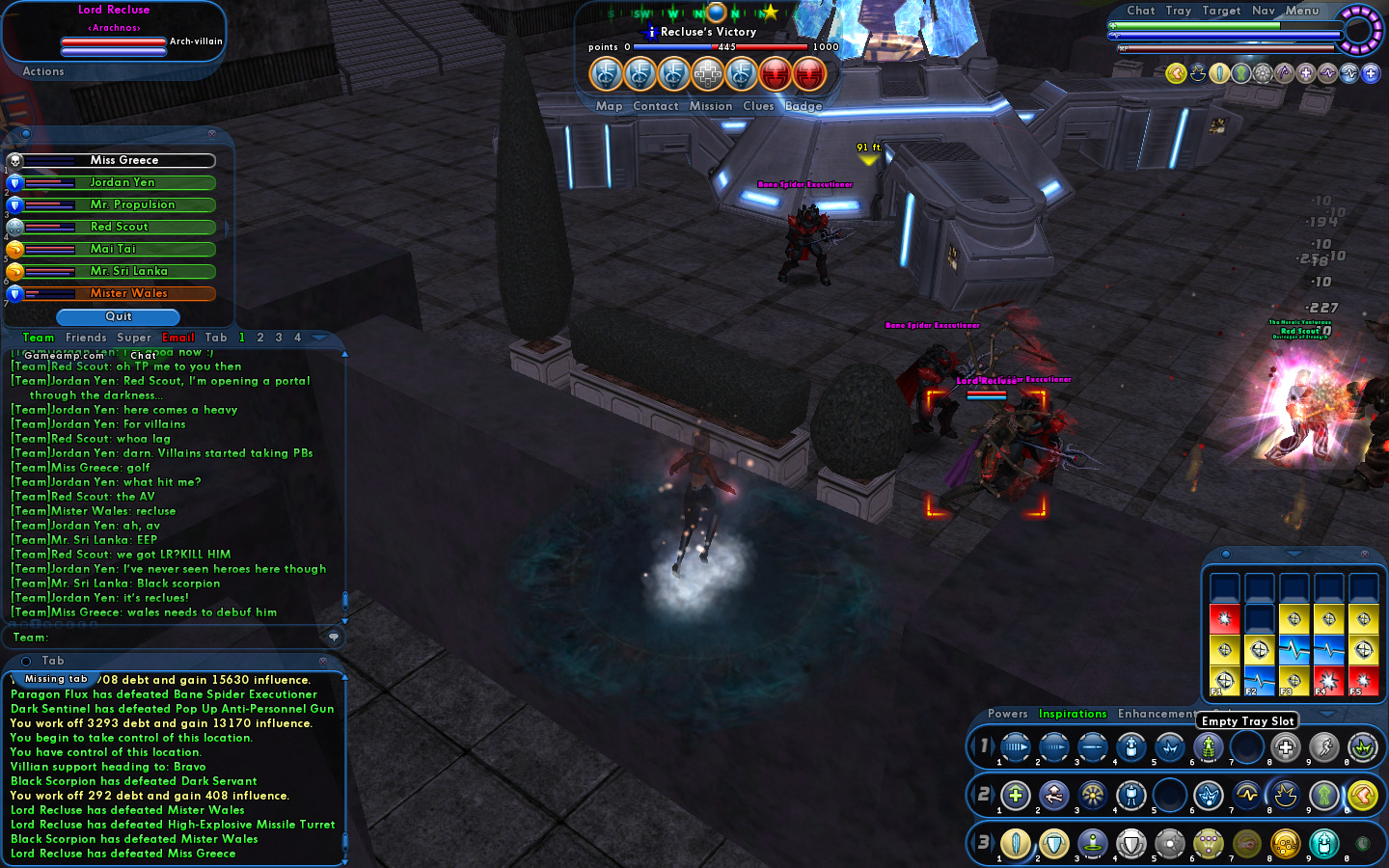
Task: Select teammate Mr. Propulsion in team list
Action: tap(131, 204)
